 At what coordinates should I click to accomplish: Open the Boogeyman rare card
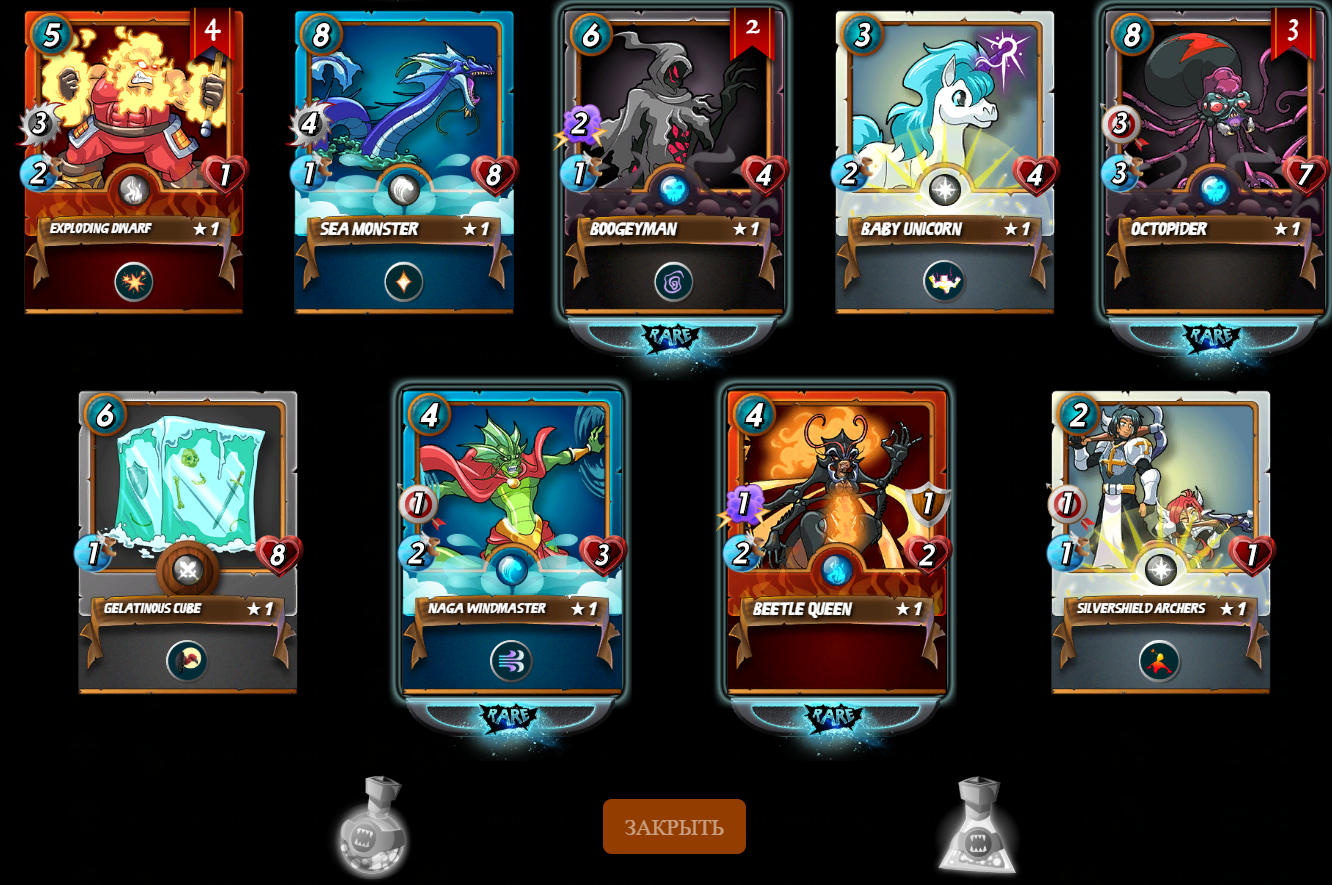(x=674, y=162)
